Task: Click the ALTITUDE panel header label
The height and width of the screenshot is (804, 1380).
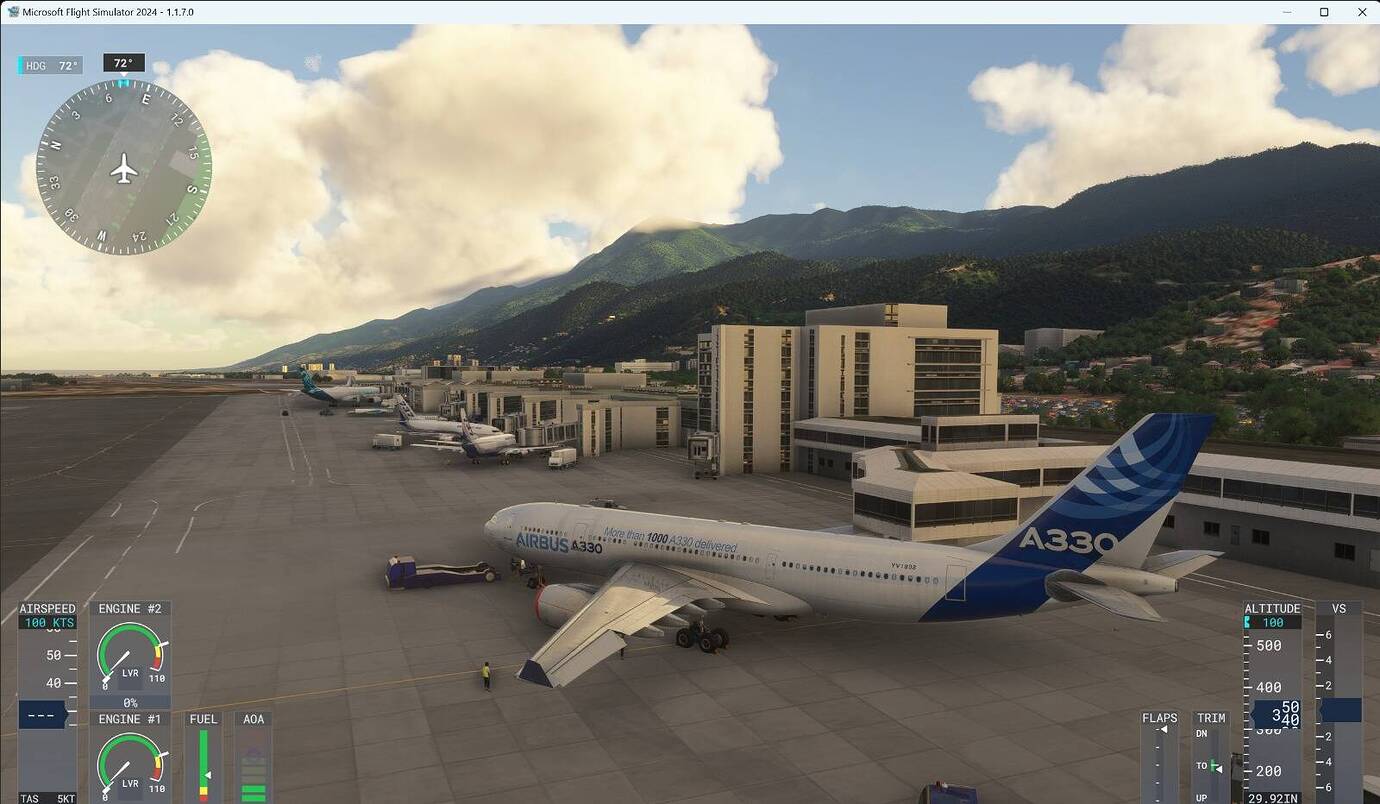Action: (x=1272, y=607)
